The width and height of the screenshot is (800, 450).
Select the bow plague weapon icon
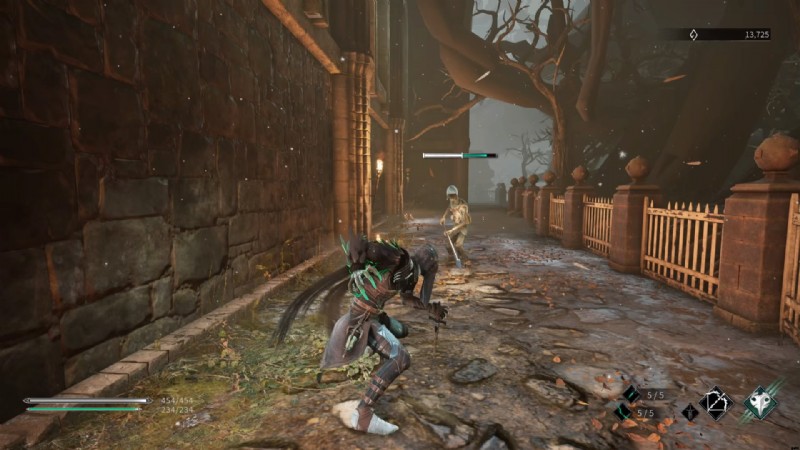(716, 402)
